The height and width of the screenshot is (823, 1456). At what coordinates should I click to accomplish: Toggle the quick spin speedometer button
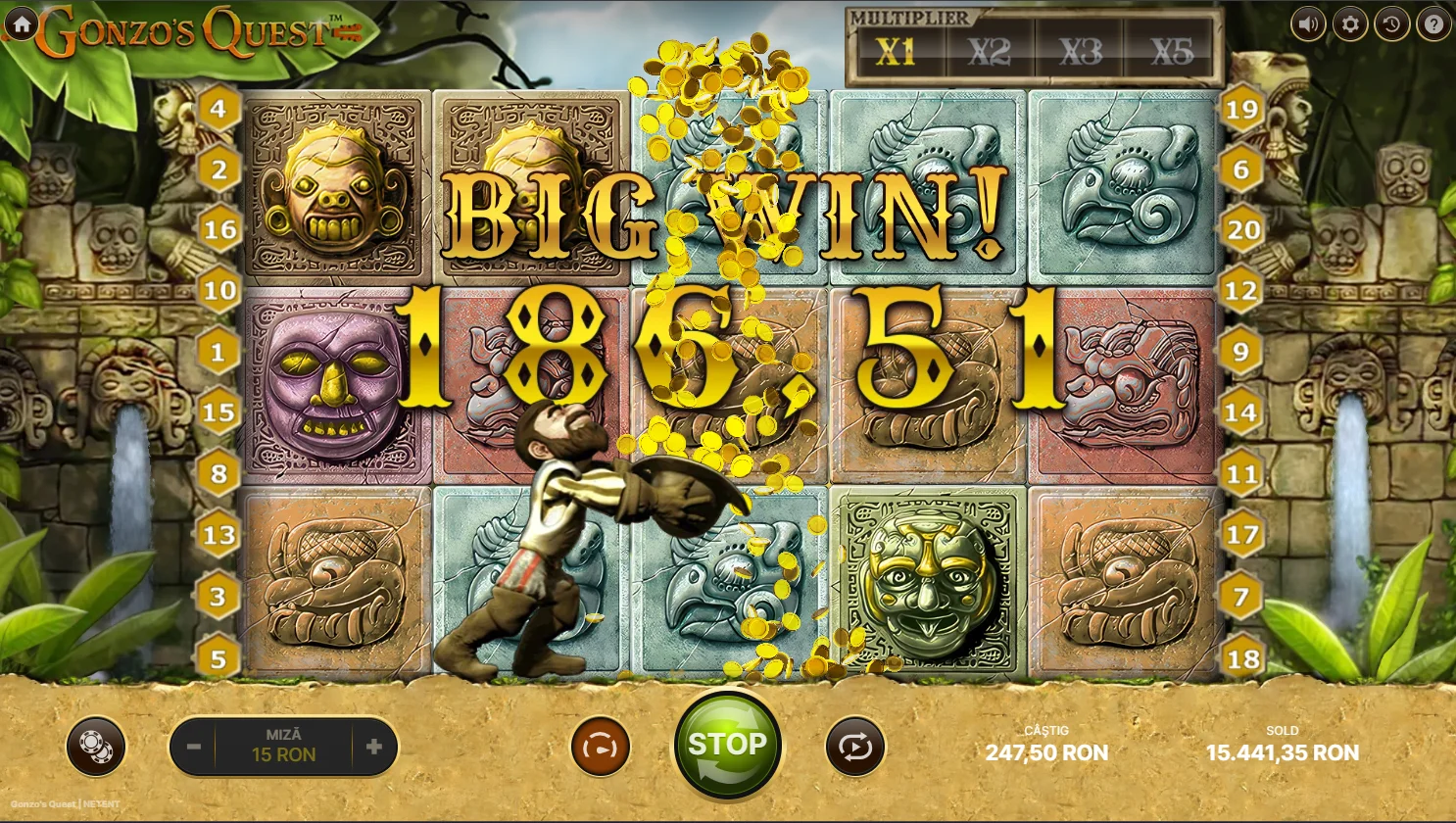600,747
